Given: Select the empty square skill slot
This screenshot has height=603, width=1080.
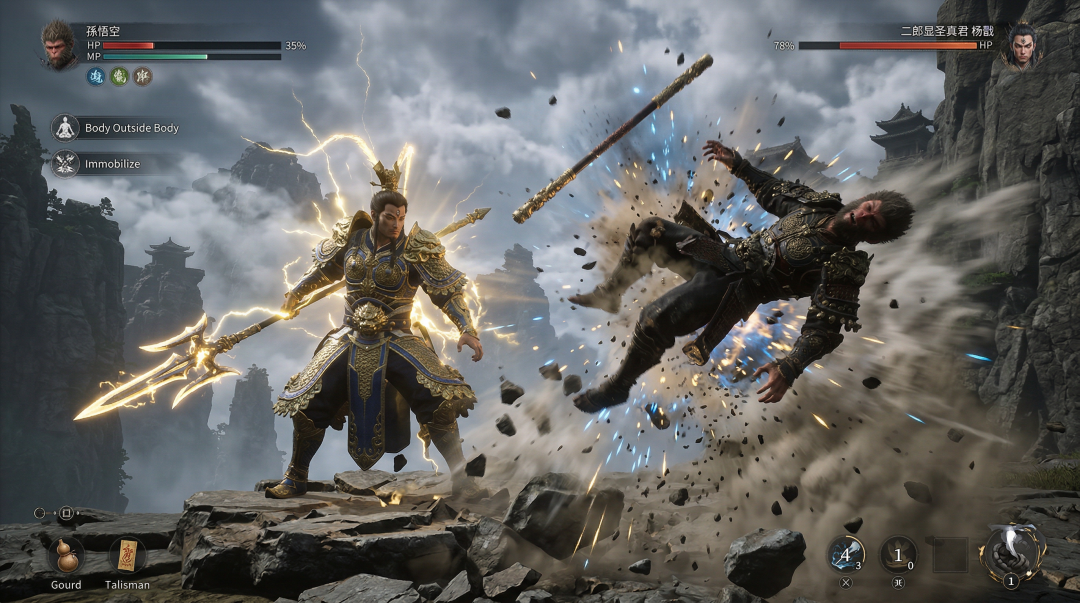Looking at the screenshot, I should pyautogui.click(x=950, y=554).
